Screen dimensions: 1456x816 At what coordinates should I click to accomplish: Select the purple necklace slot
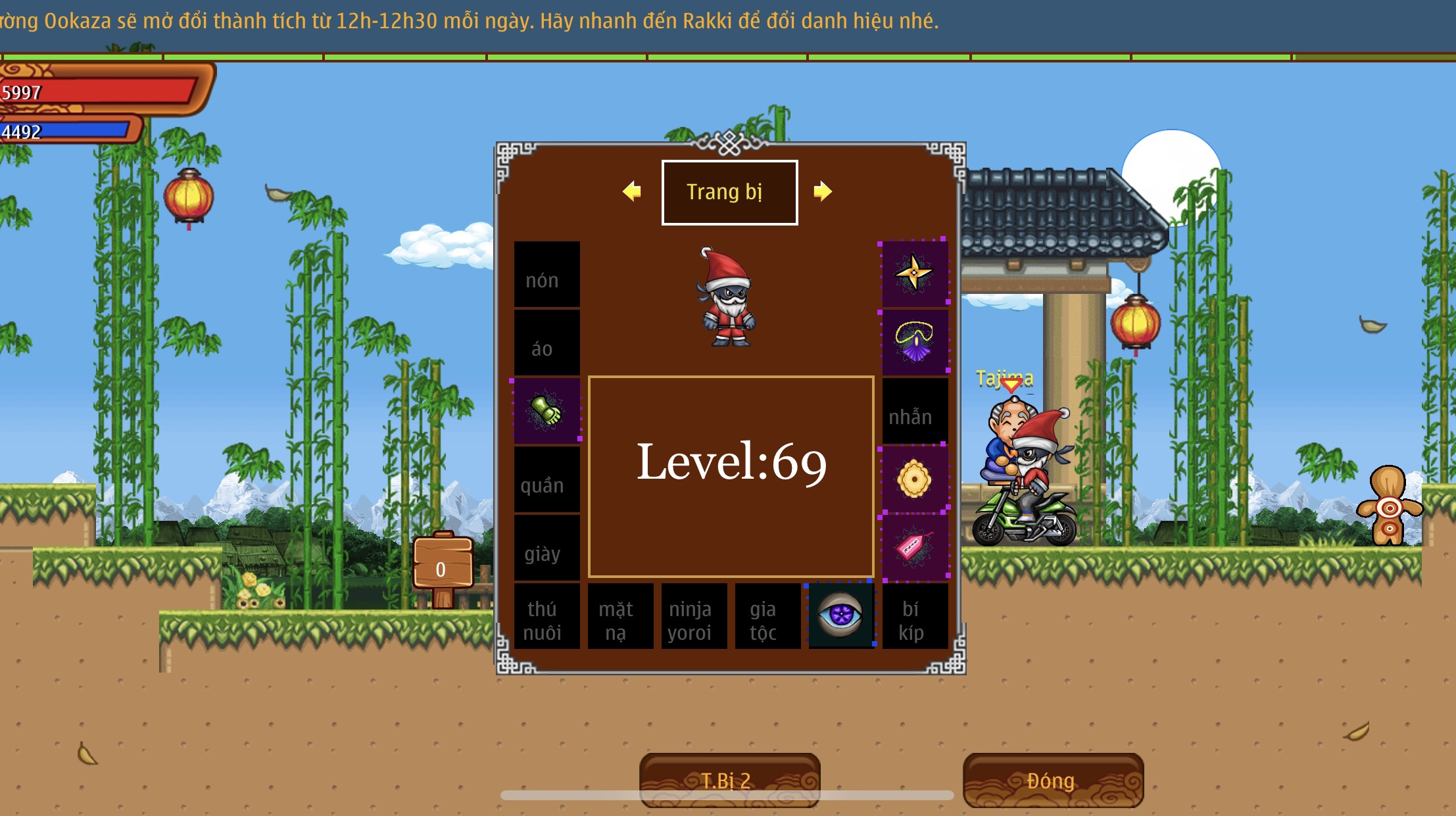tap(914, 341)
